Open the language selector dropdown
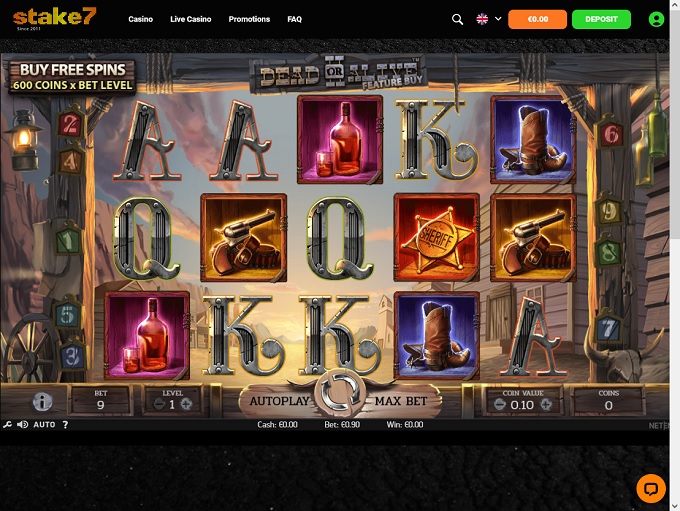680x511 pixels. point(488,19)
